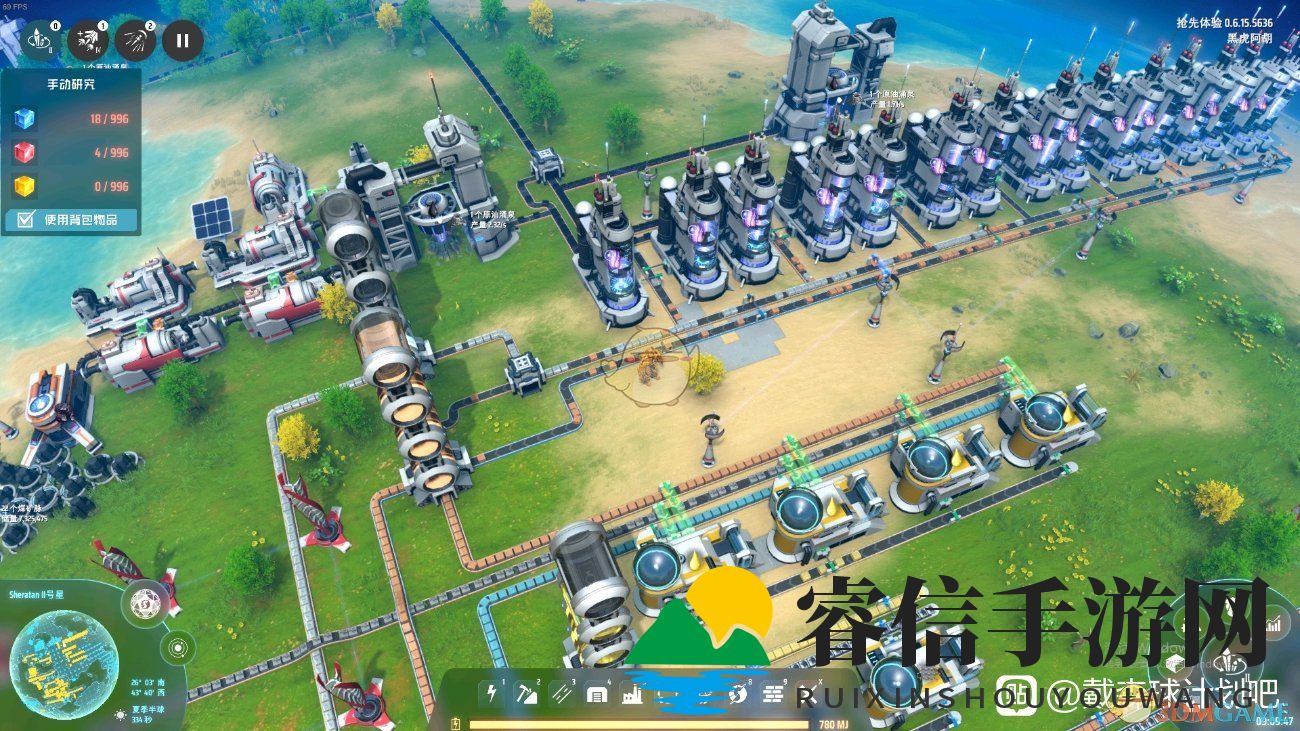Select the blue matrix cube in research panel

point(24,119)
